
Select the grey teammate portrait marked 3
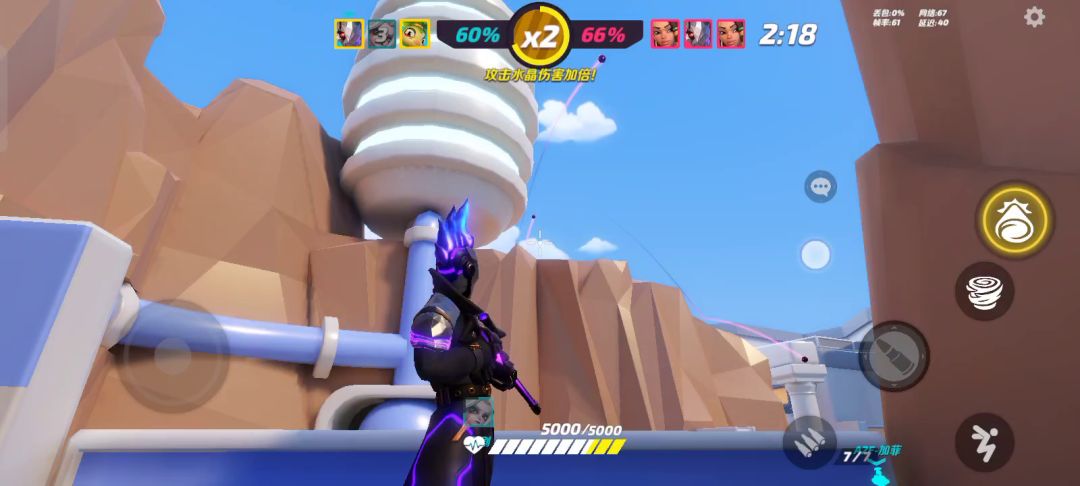click(x=381, y=34)
